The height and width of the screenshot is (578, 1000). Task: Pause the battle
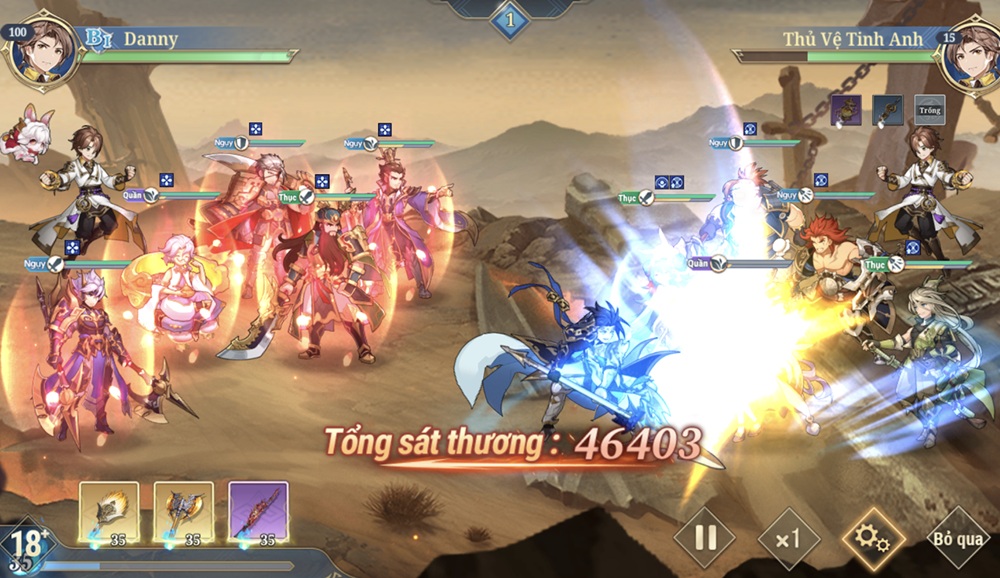click(x=705, y=538)
